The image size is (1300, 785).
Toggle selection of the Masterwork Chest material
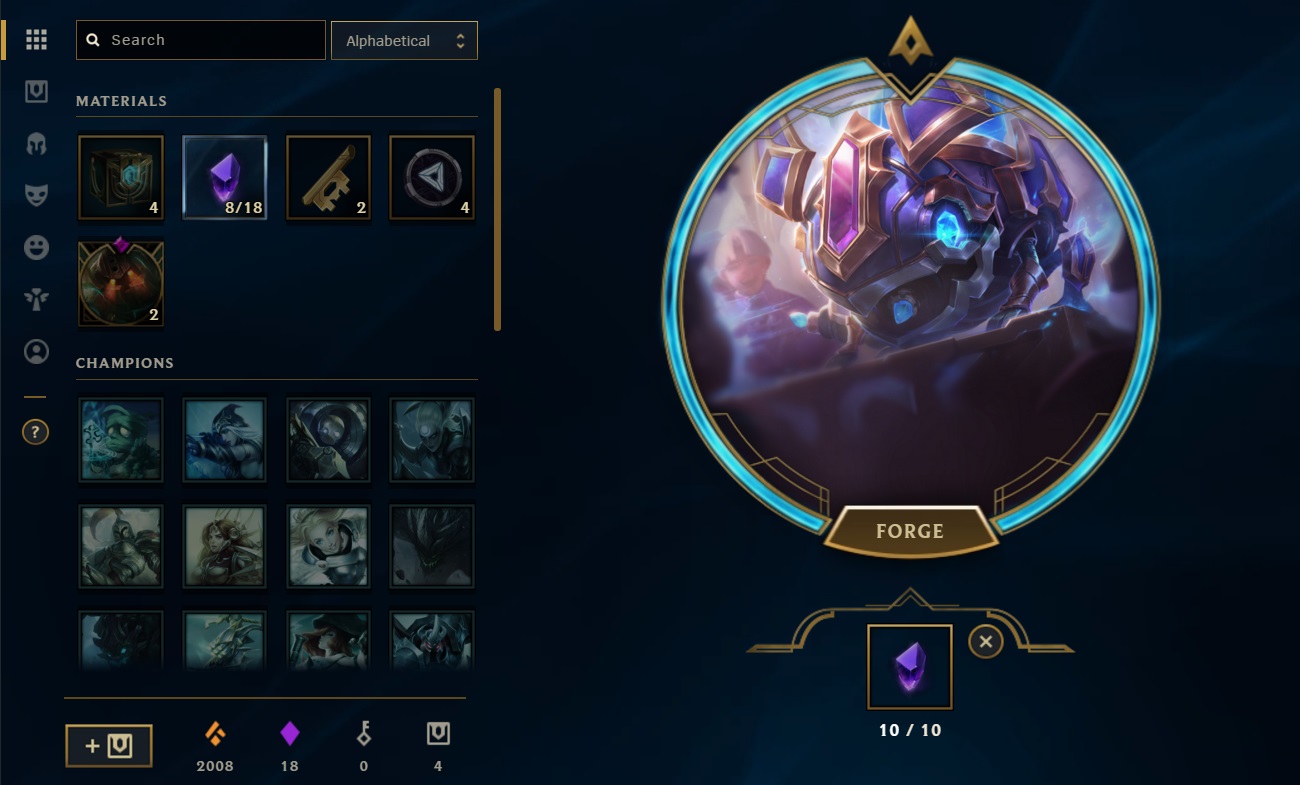(x=120, y=283)
